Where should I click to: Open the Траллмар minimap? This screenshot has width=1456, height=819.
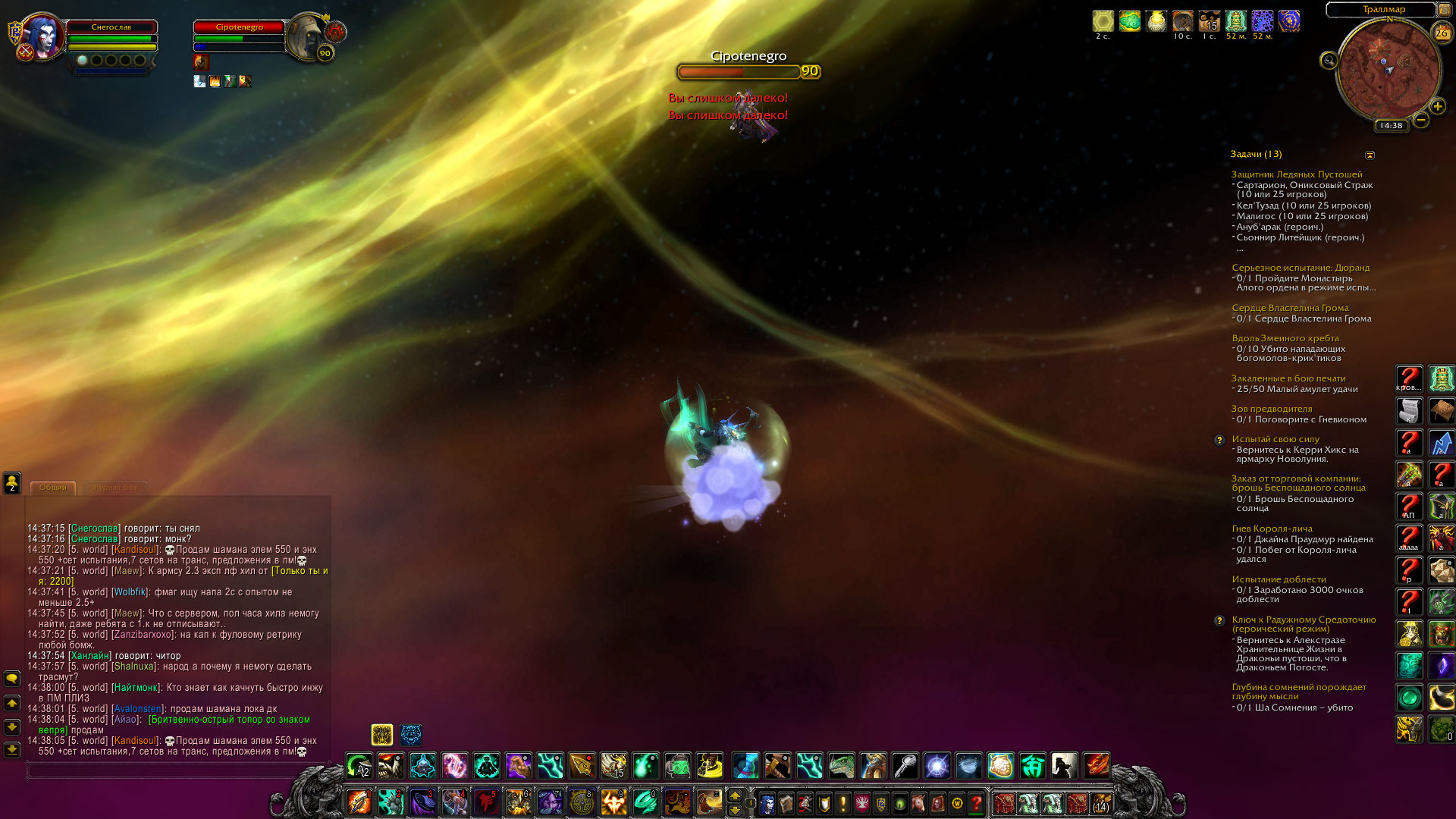tap(1389, 68)
